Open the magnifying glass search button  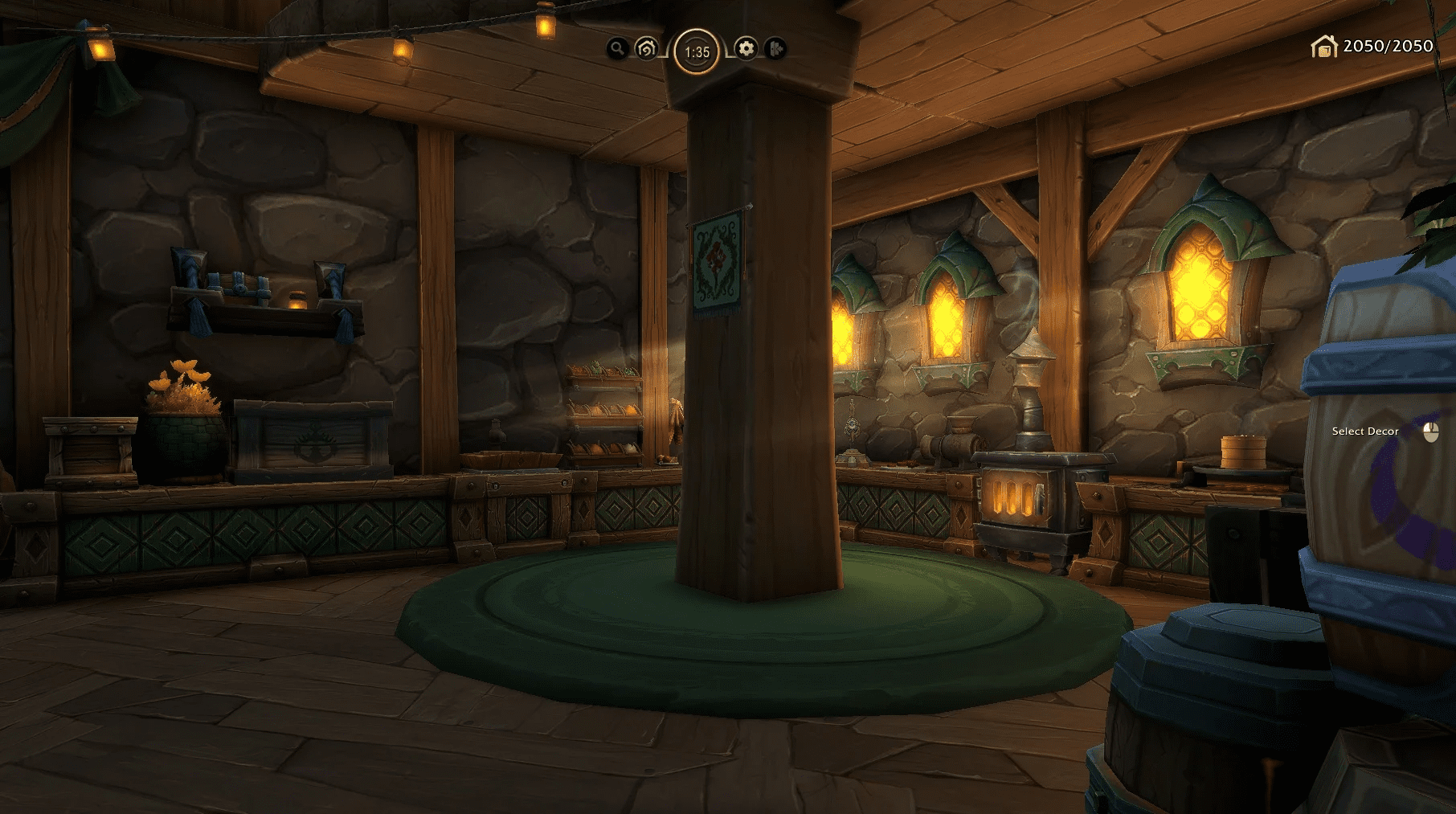(x=617, y=49)
